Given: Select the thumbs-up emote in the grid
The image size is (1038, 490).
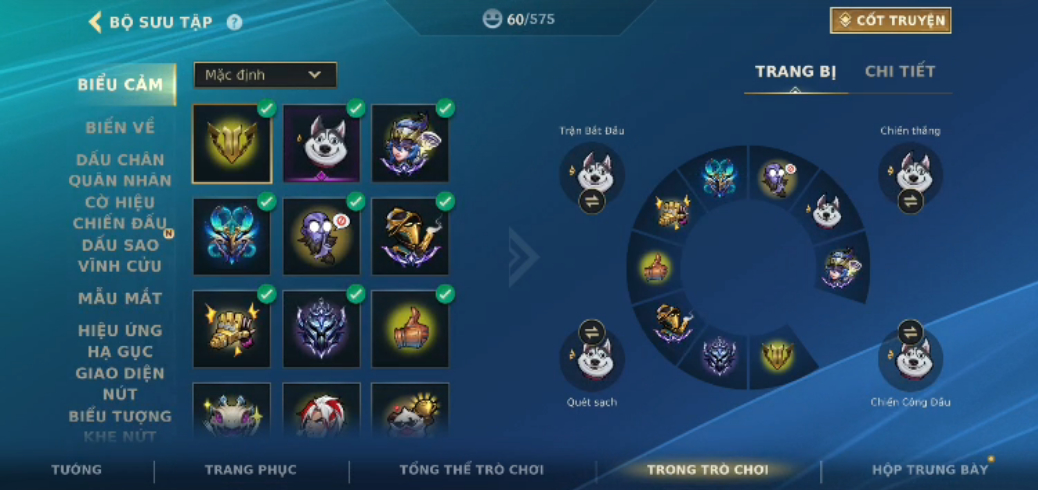Looking at the screenshot, I should (410, 328).
